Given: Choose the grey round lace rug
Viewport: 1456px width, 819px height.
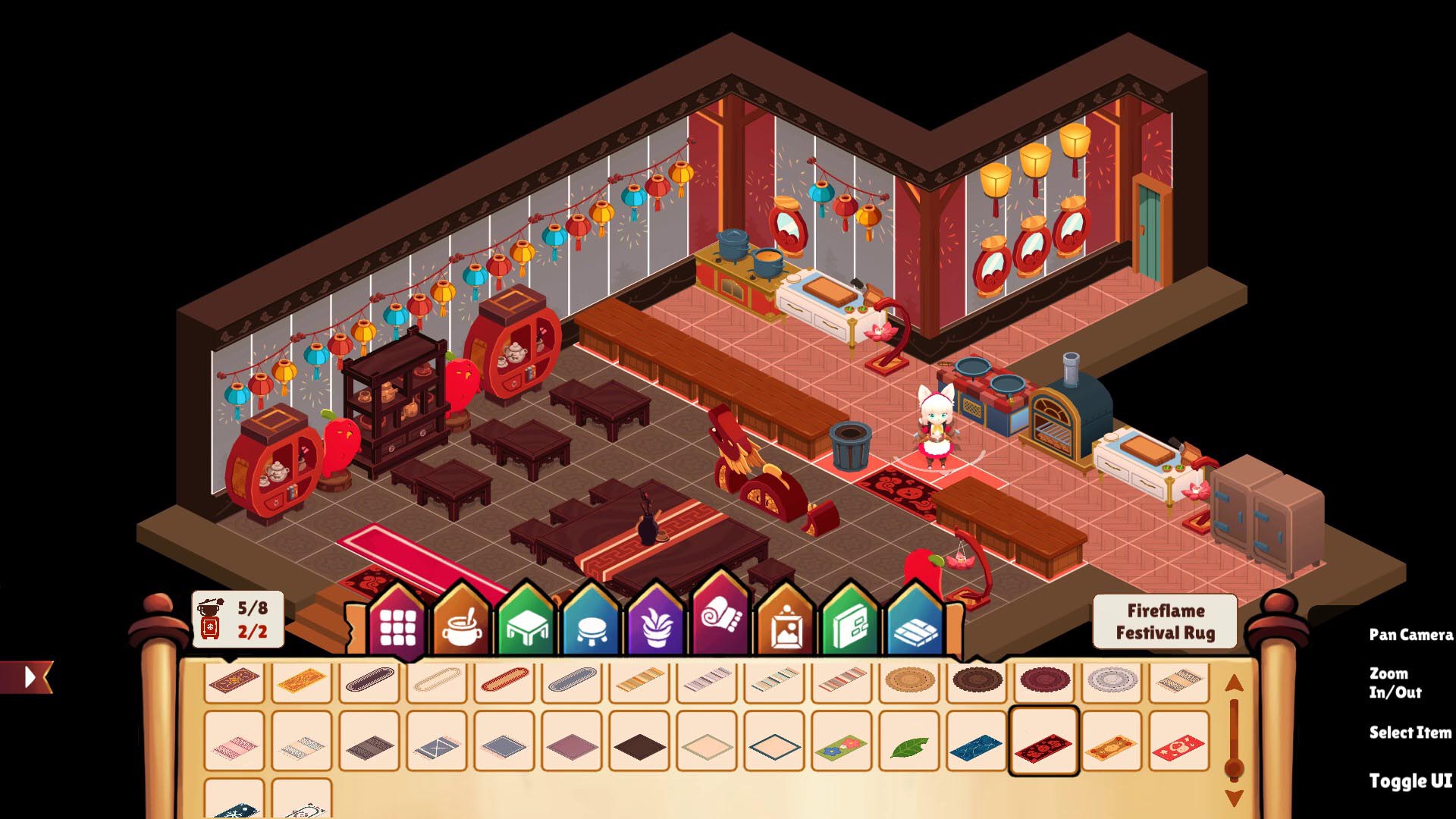Looking at the screenshot, I should [x=1111, y=679].
